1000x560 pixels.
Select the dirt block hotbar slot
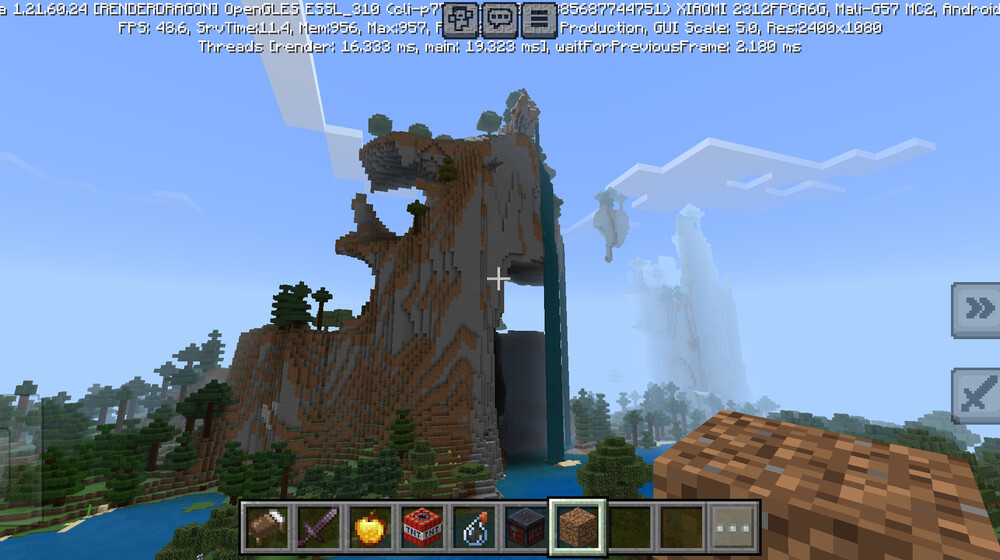click(x=578, y=526)
